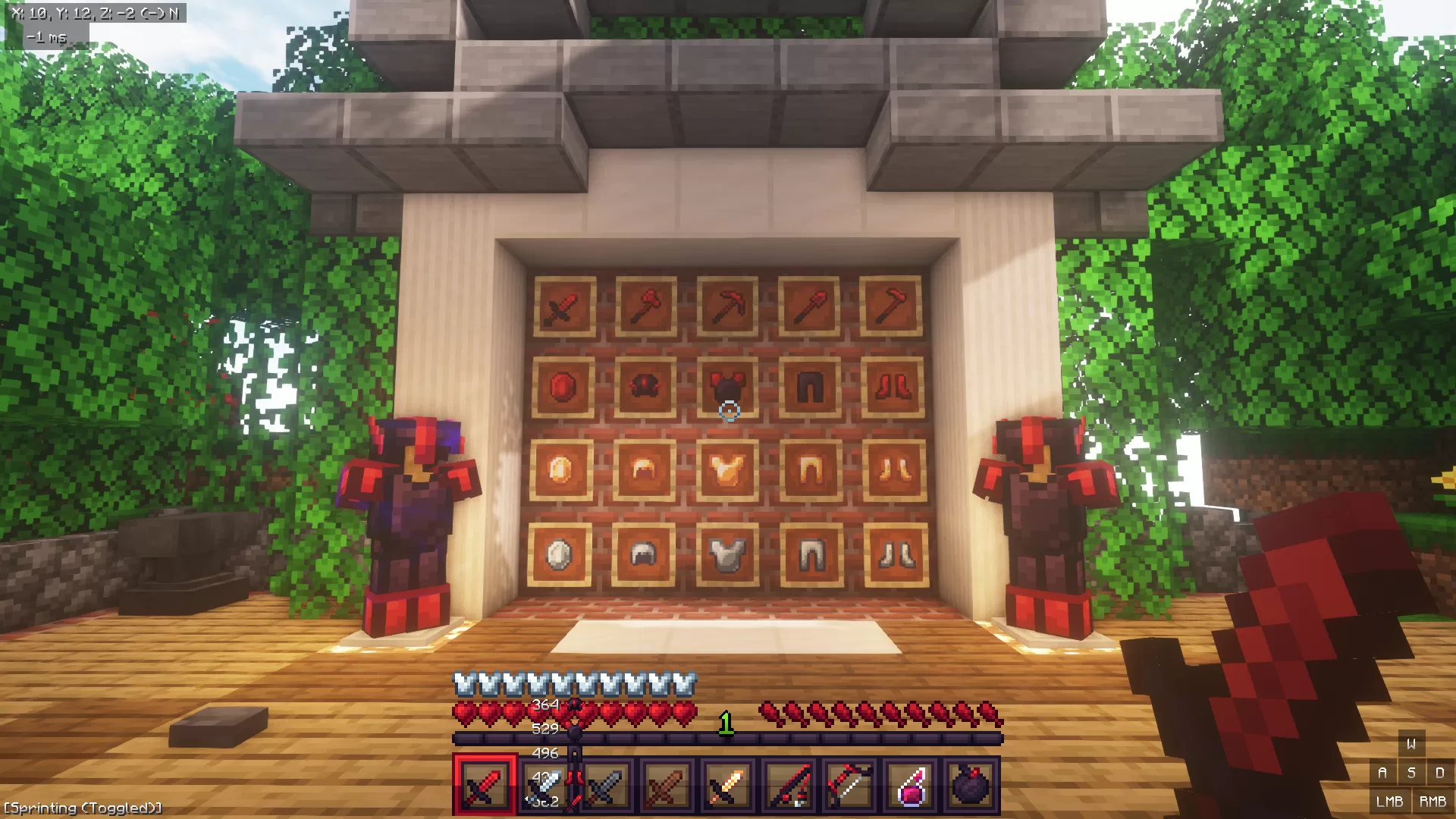Click the ruby shovel item frame
The width and height of the screenshot is (1456, 819).
[808, 306]
